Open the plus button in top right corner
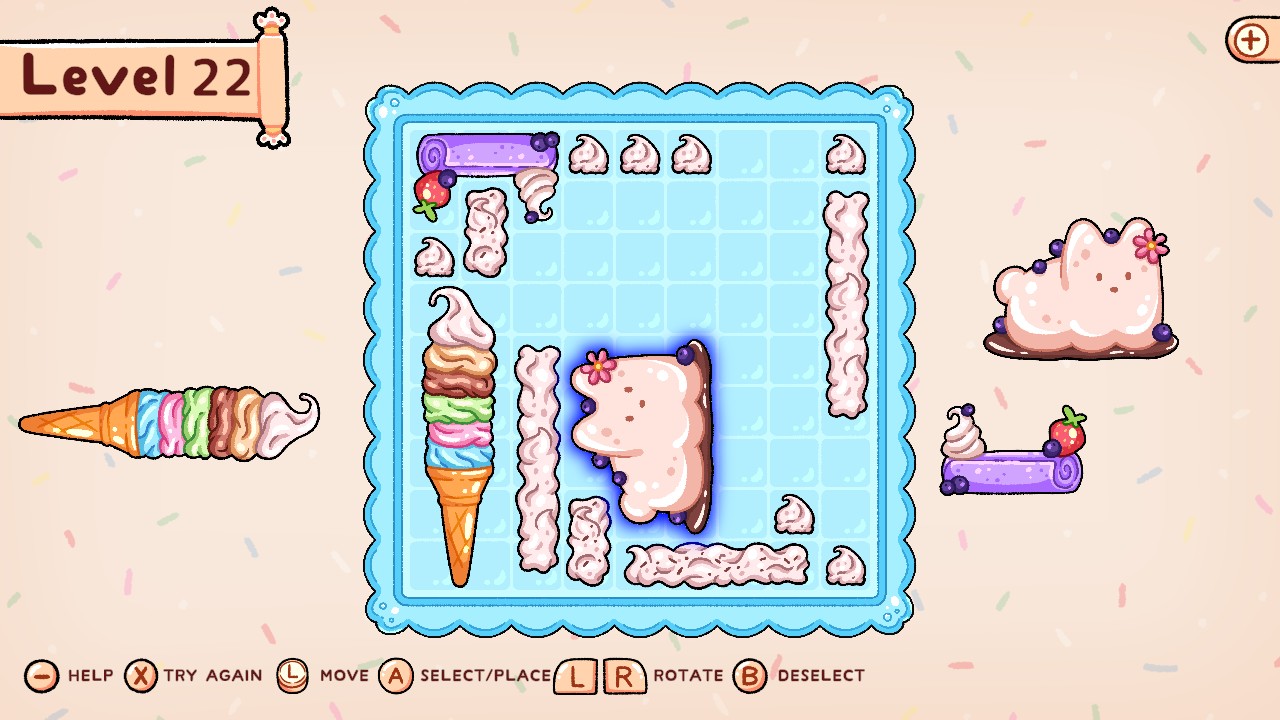 click(1249, 41)
